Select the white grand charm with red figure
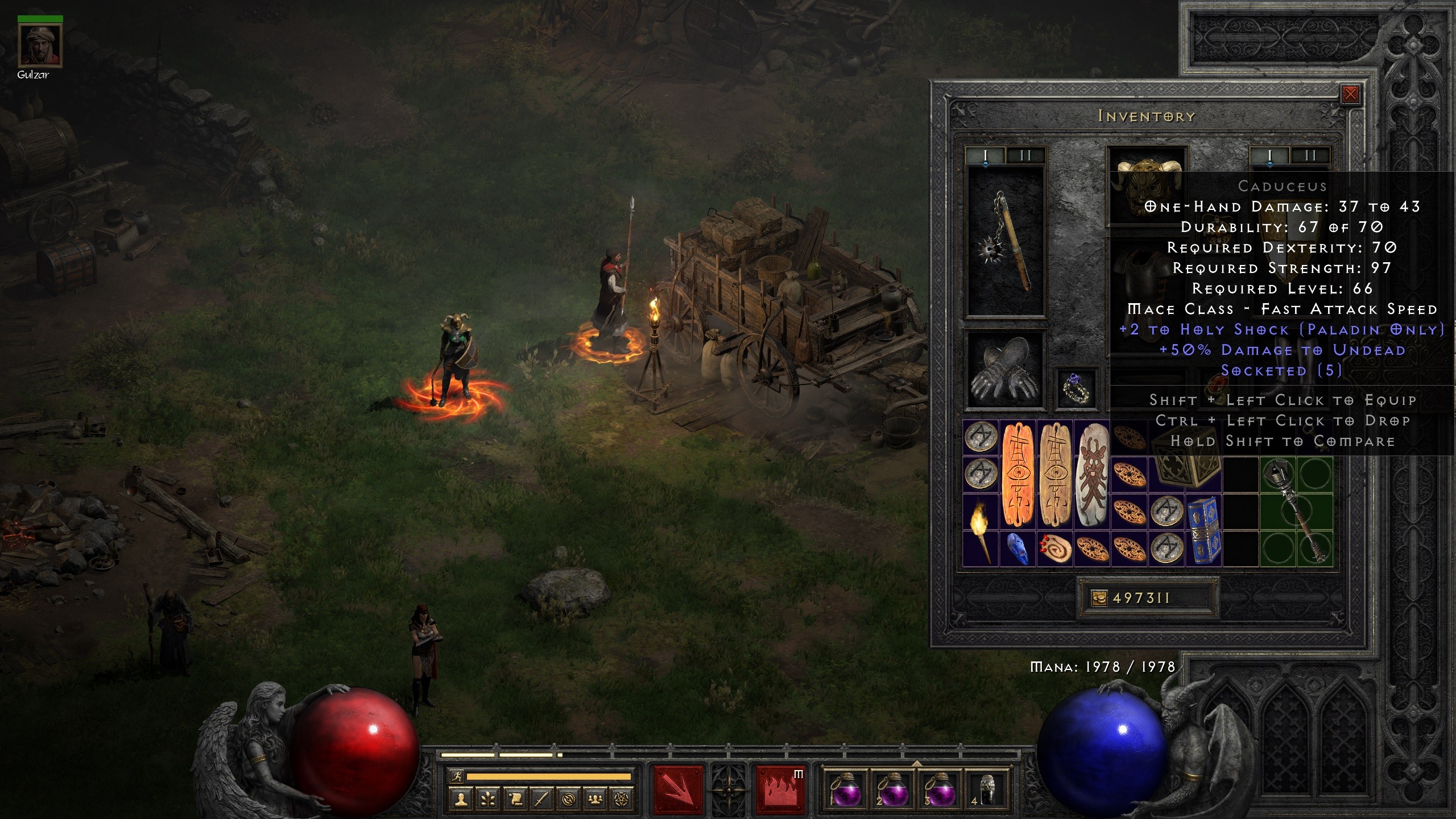 tap(1092, 475)
